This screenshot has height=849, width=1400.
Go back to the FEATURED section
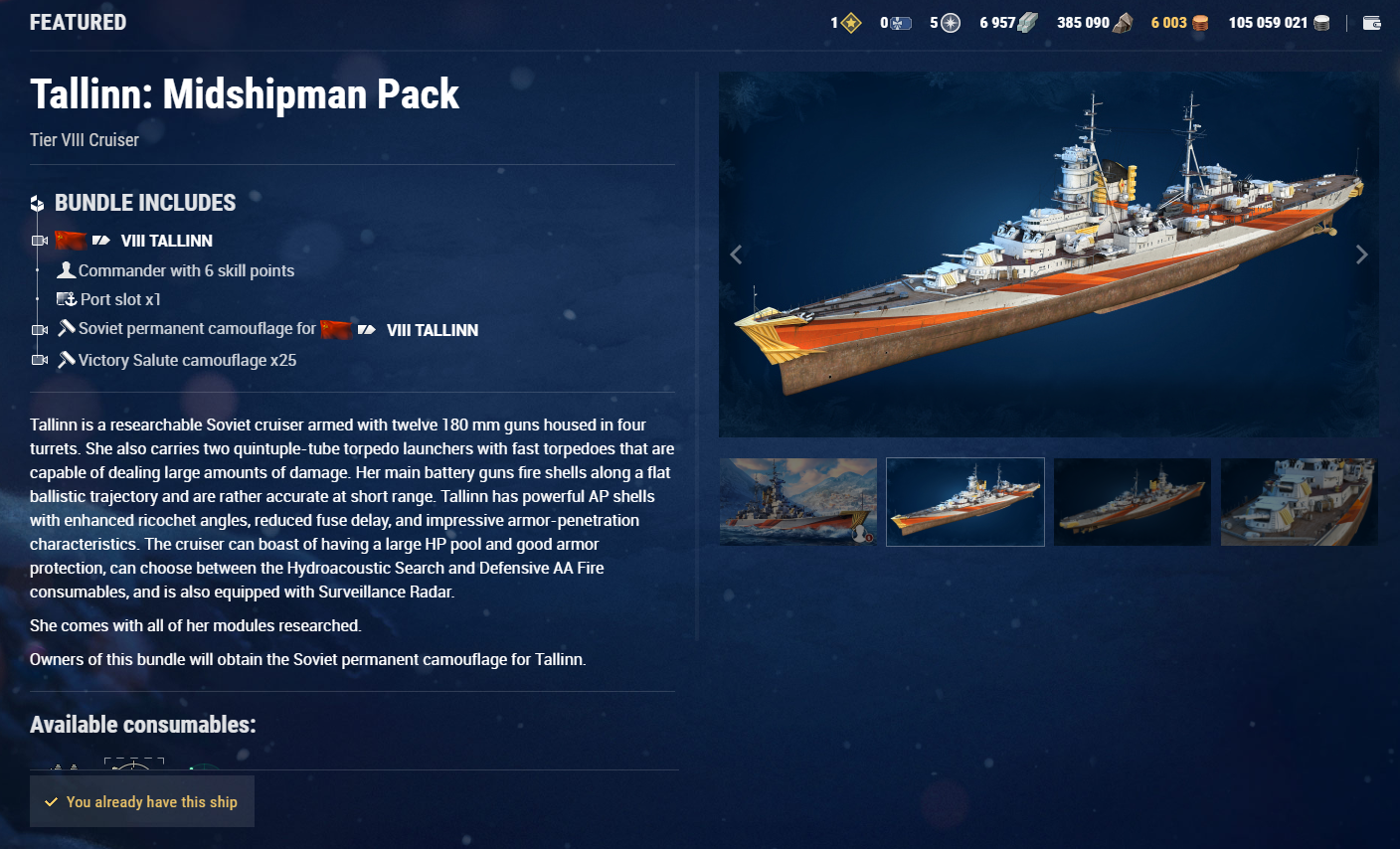point(78,22)
